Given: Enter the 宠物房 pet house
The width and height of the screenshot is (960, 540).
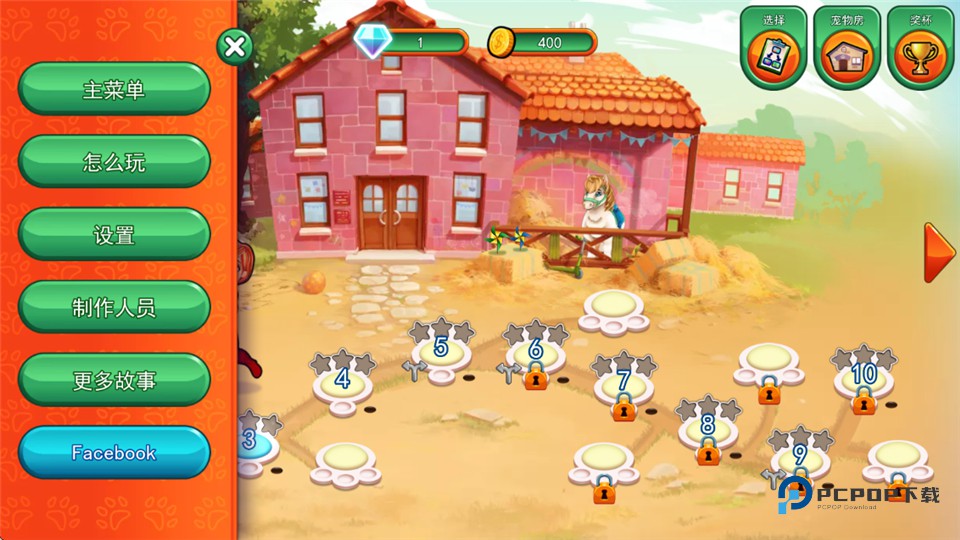Looking at the screenshot, I should 847,48.
